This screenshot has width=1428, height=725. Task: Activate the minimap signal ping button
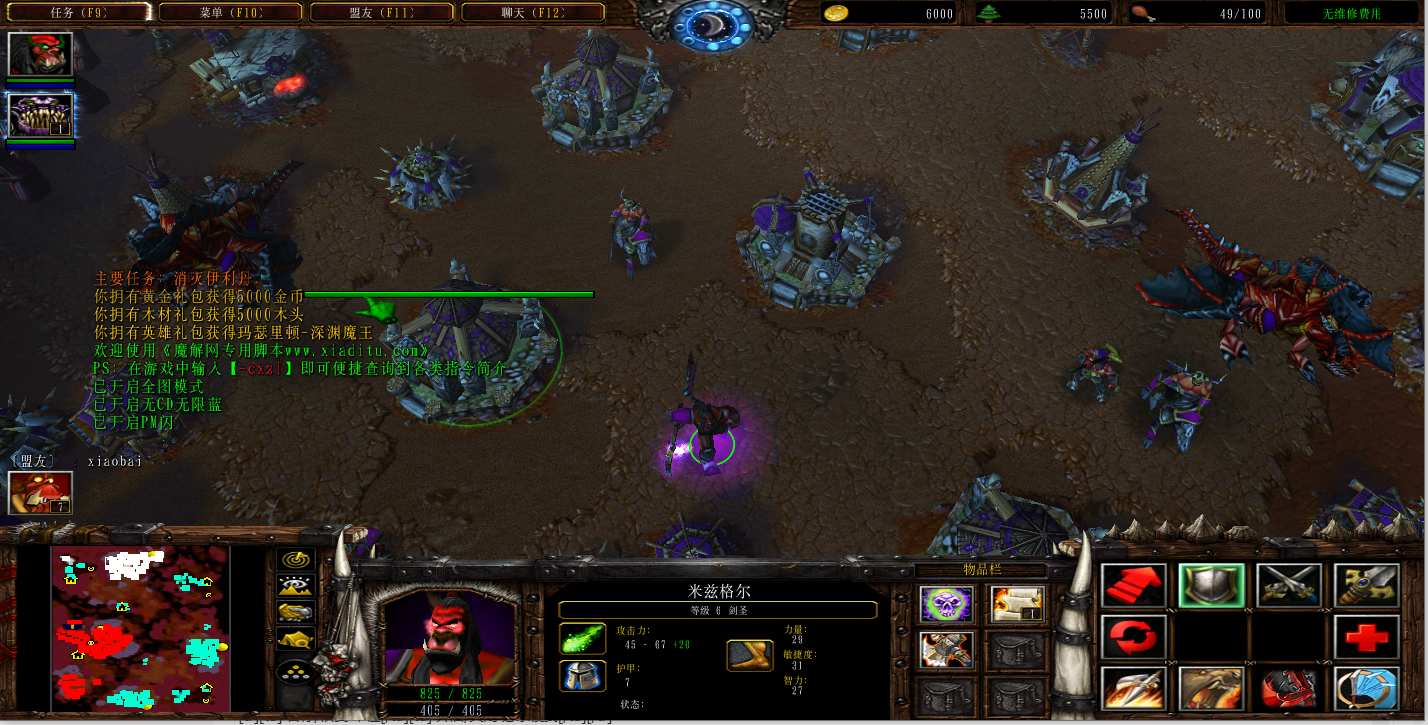[295, 559]
